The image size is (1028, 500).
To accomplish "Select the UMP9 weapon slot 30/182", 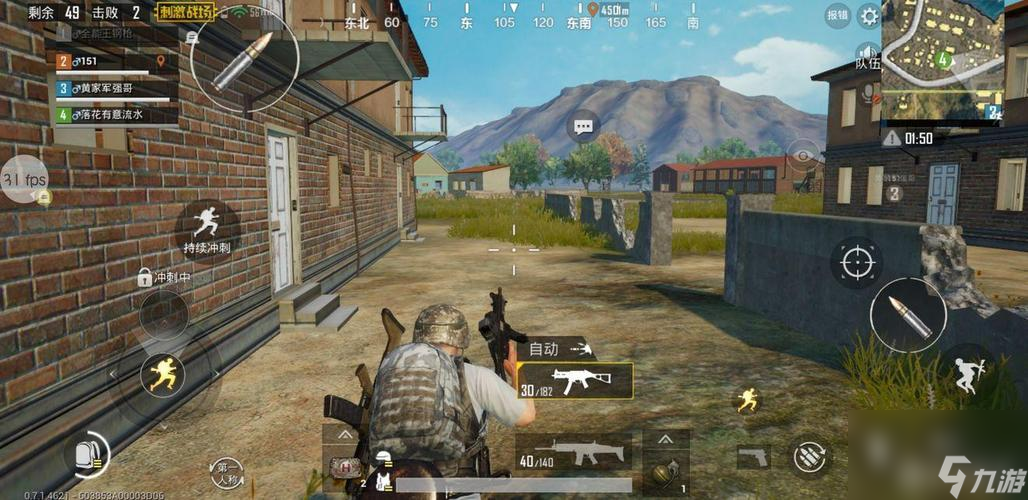I will pyautogui.click(x=575, y=381).
